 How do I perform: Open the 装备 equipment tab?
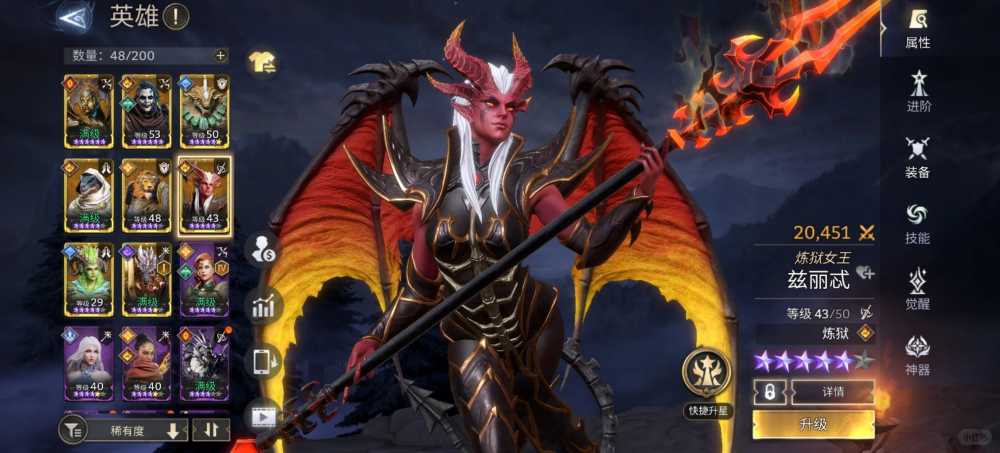(917, 158)
